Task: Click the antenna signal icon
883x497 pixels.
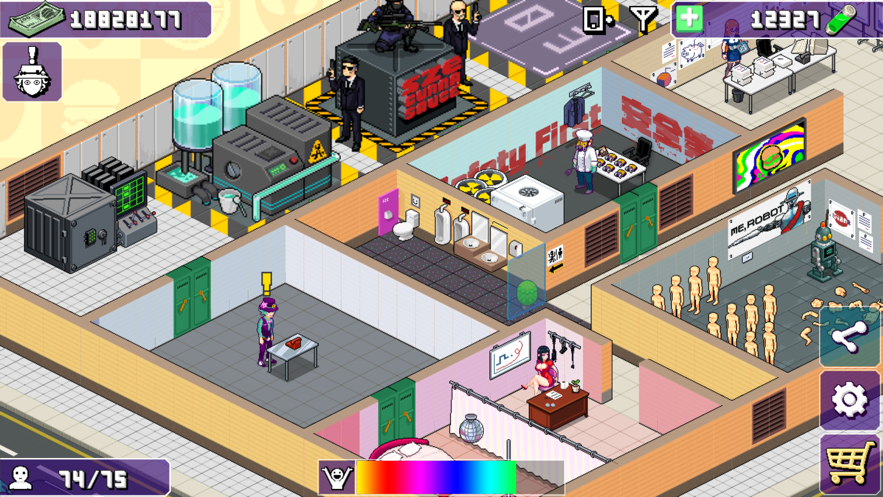Action: tap(643, 18)
